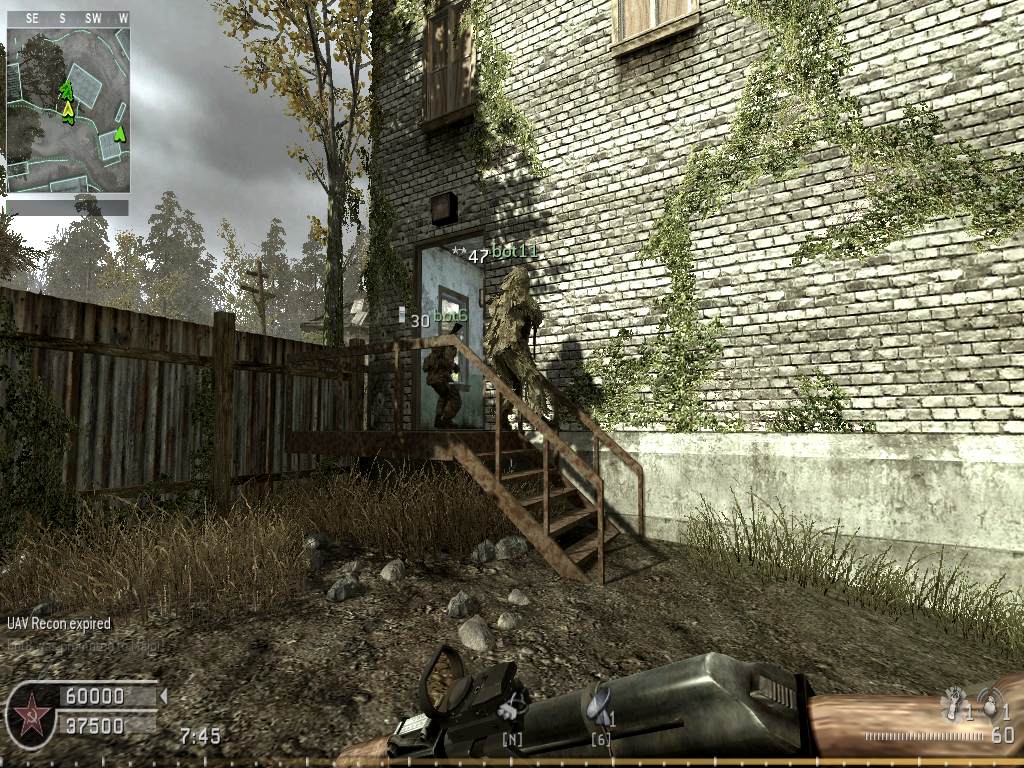This screenshot has width=1024, height=768.
Task: Select the claymore inventory icon
Action: pyautogui.click(x=600, y=705)
